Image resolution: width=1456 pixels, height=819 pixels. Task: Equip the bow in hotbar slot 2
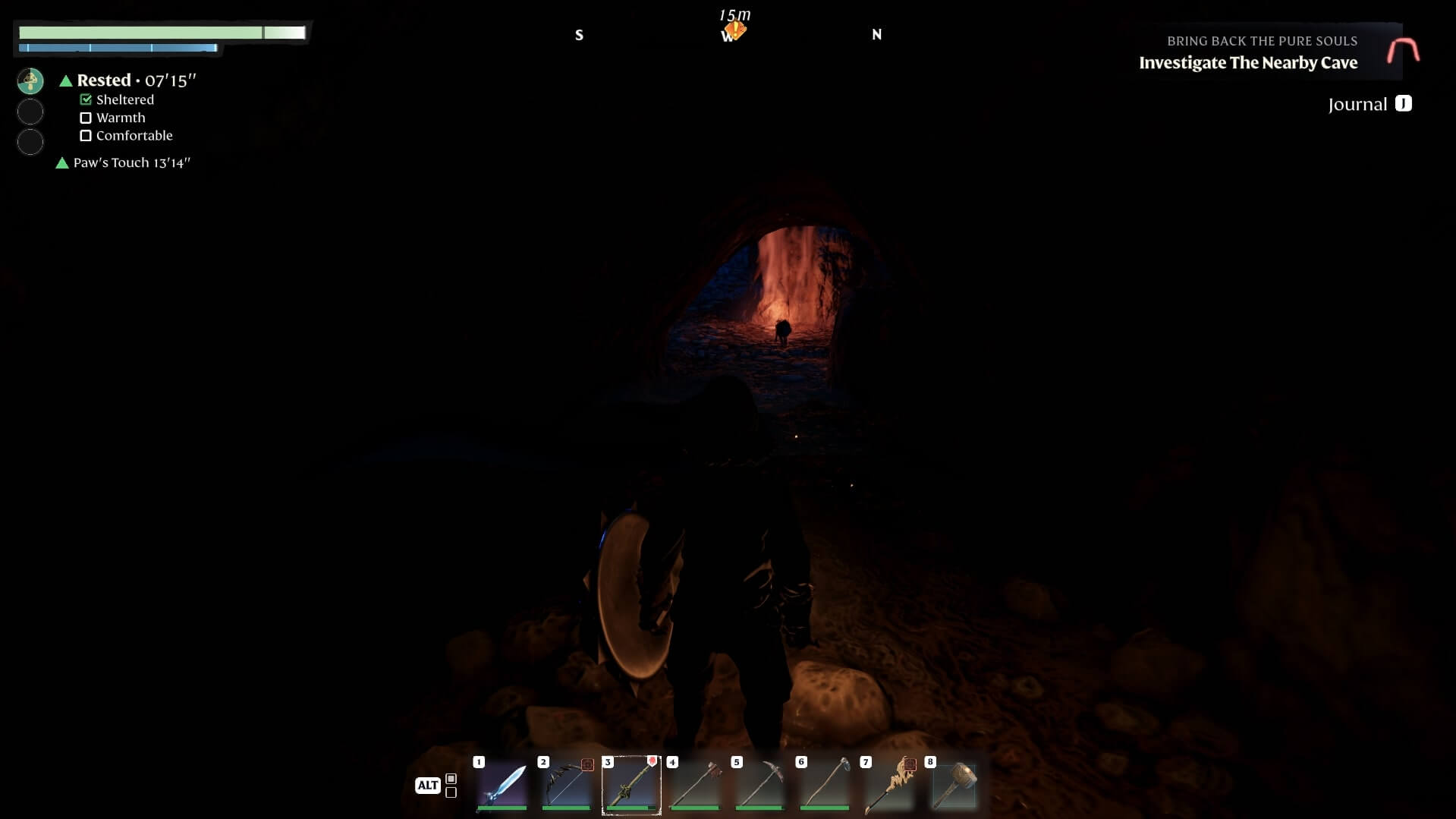[x=566, y=785]
